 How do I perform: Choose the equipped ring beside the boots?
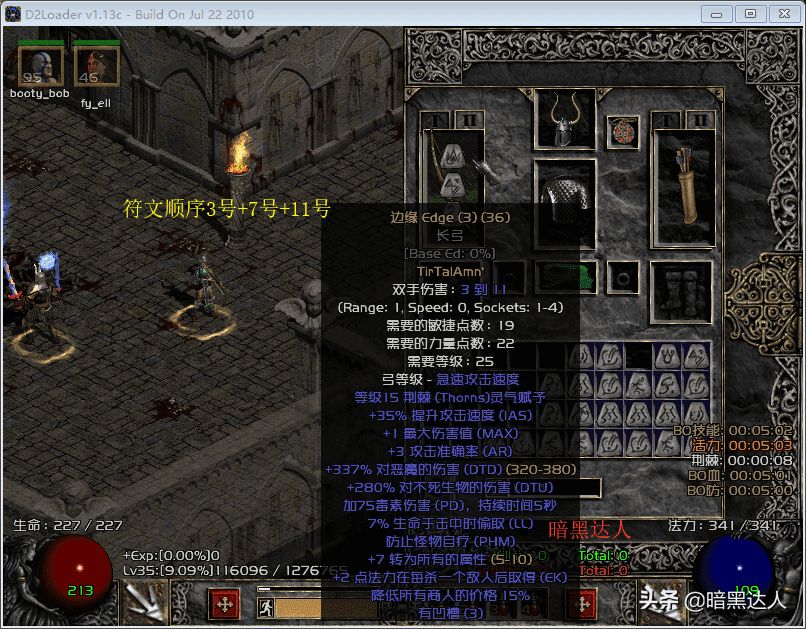[625, 277]
